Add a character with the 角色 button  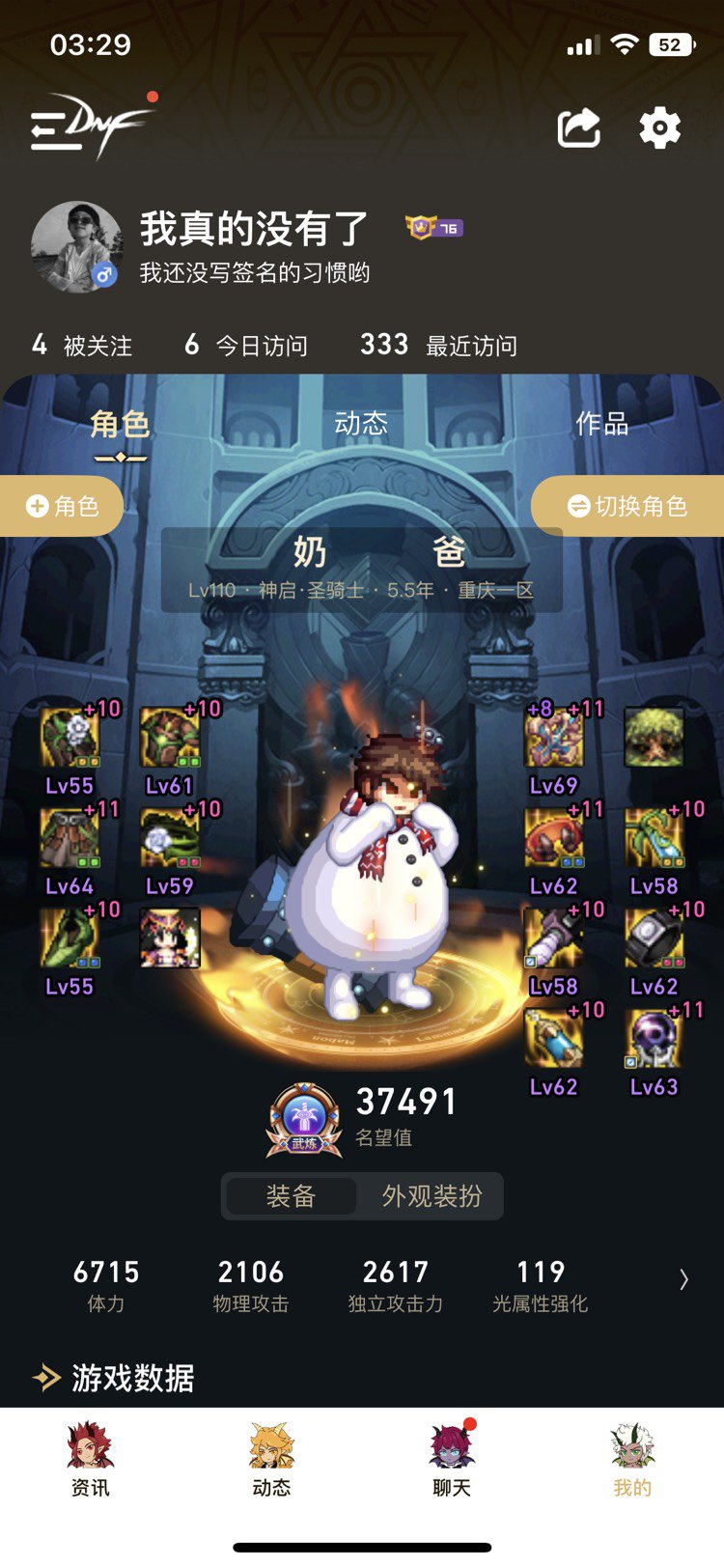(x=62, y=506)
